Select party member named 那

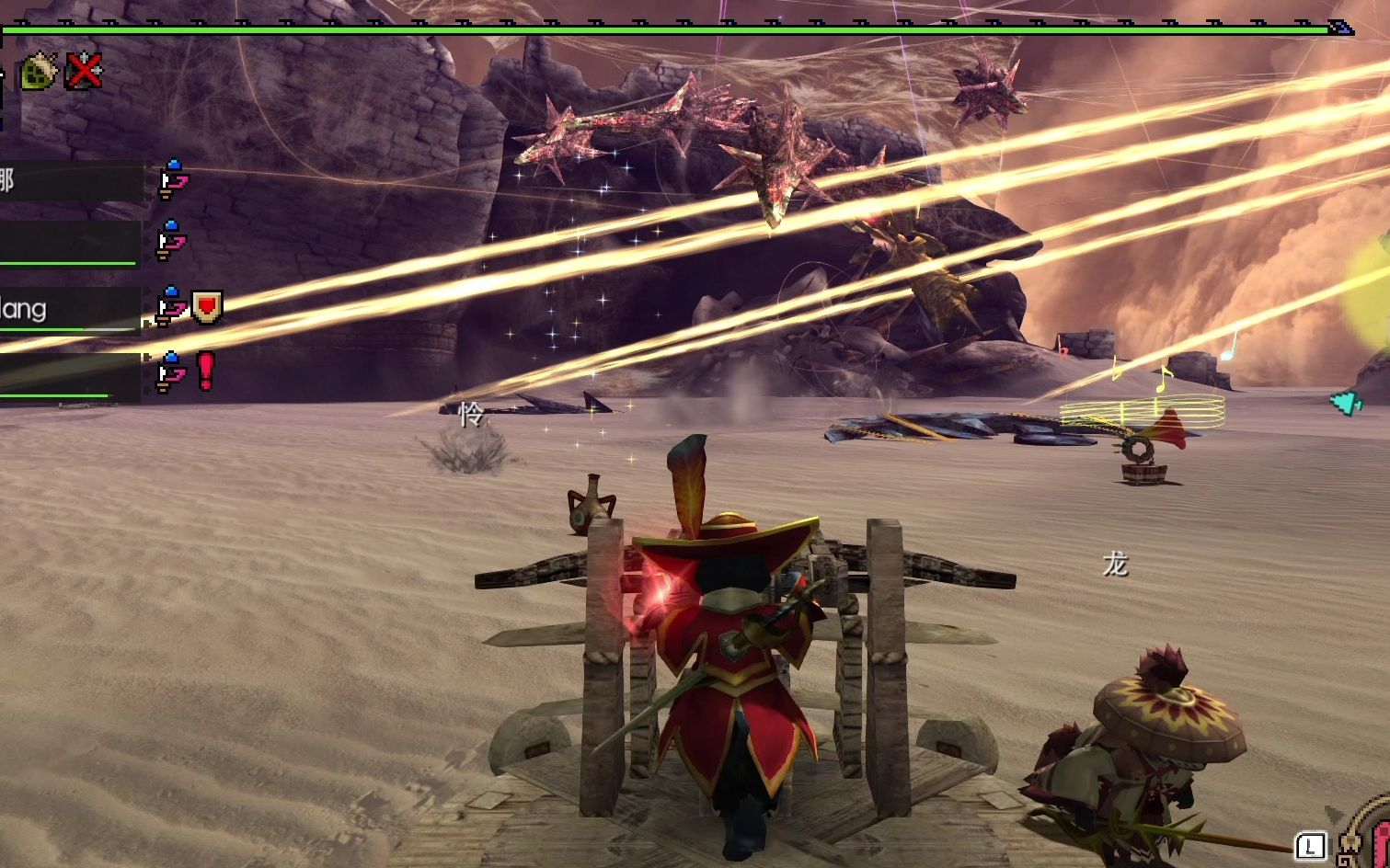pos(70,180)
